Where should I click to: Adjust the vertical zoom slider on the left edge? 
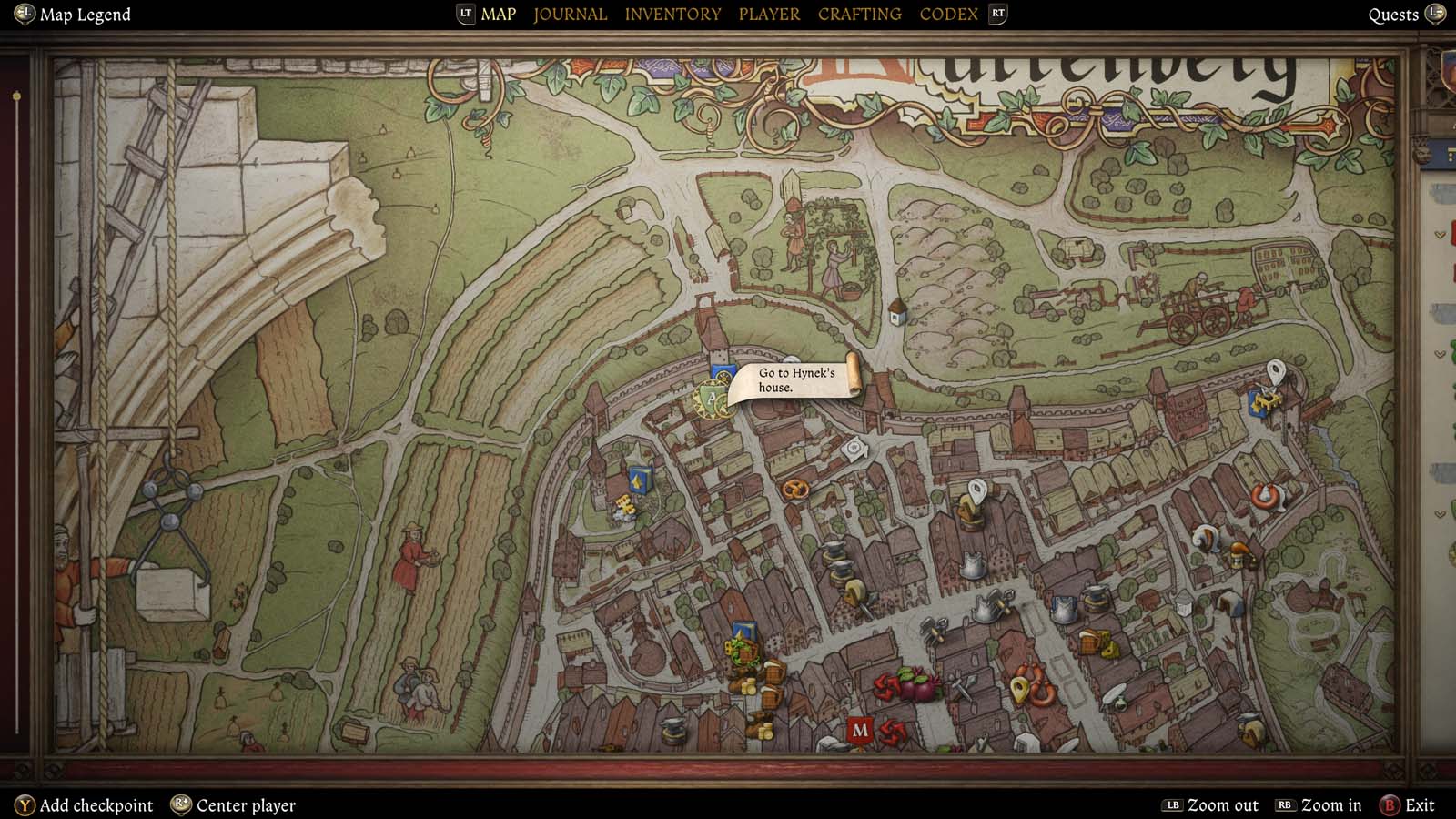[15, 91]
